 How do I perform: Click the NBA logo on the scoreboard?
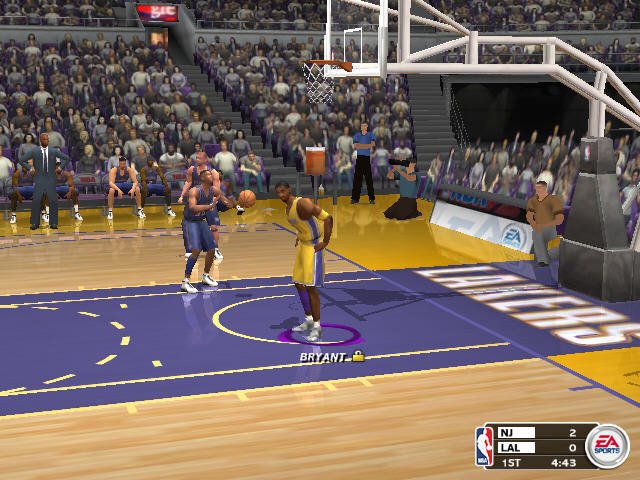click(485, 446)
